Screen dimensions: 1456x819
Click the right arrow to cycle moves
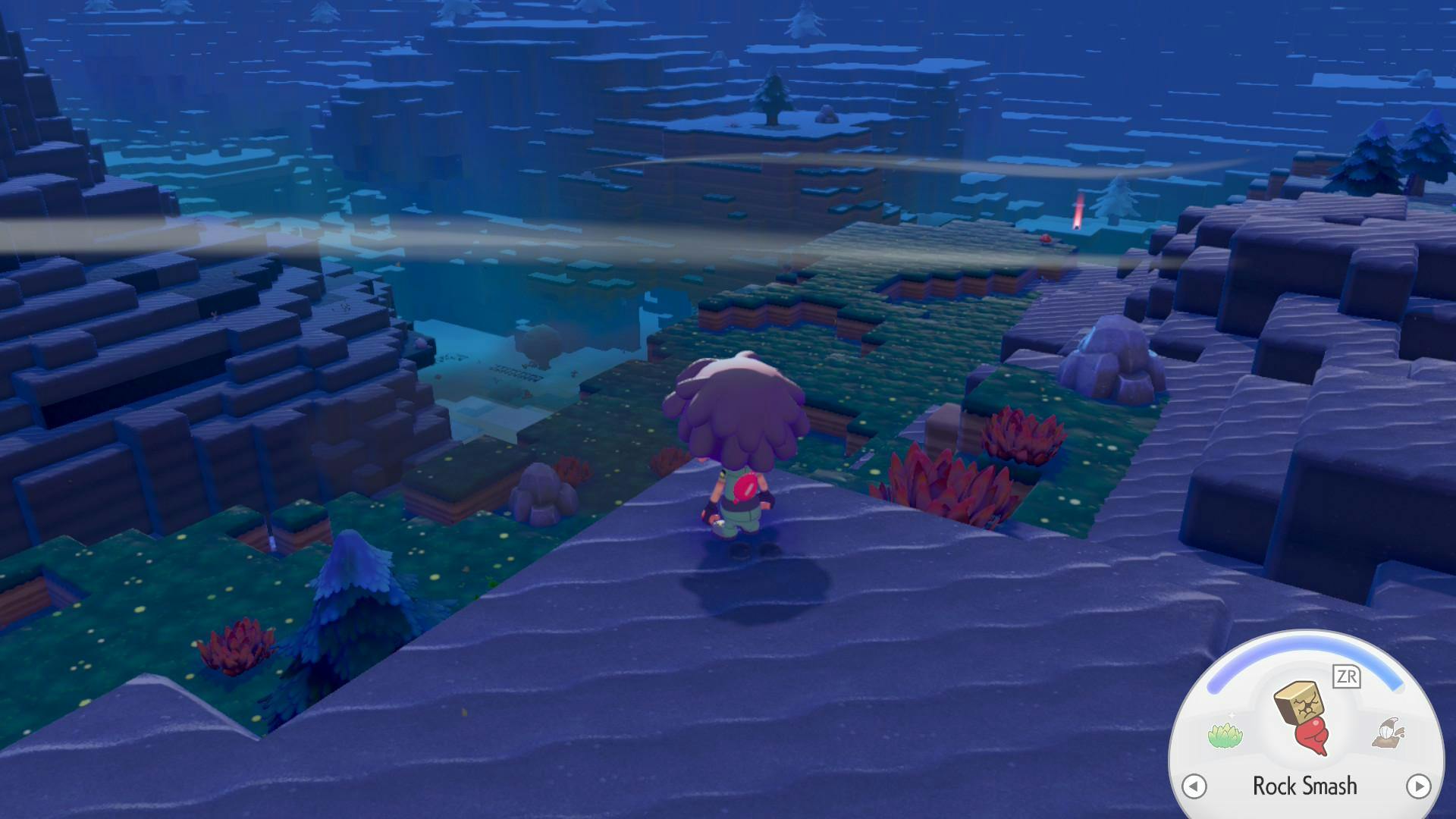click(1418, 786)
